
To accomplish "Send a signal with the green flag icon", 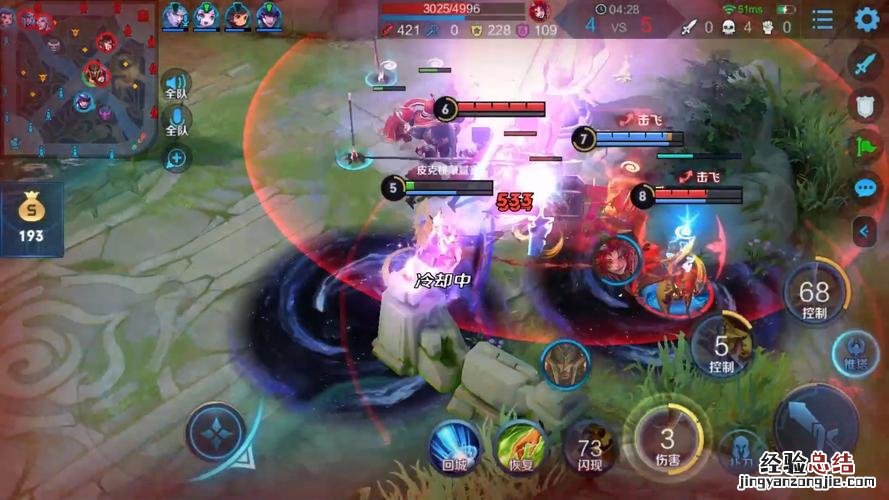I will (x=864, y=147).
